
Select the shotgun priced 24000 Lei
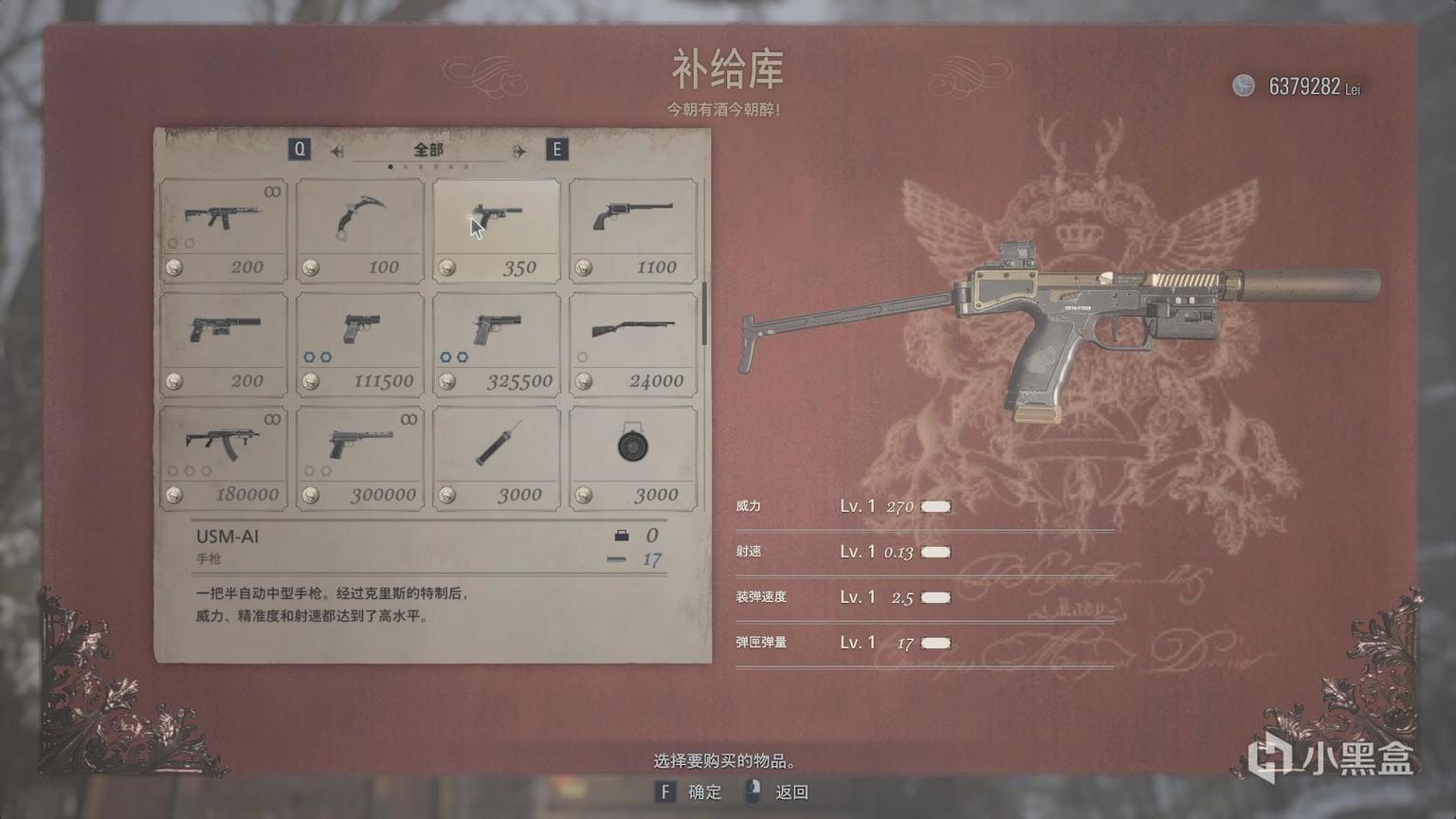pyautogui.click(x=632, y=341)
